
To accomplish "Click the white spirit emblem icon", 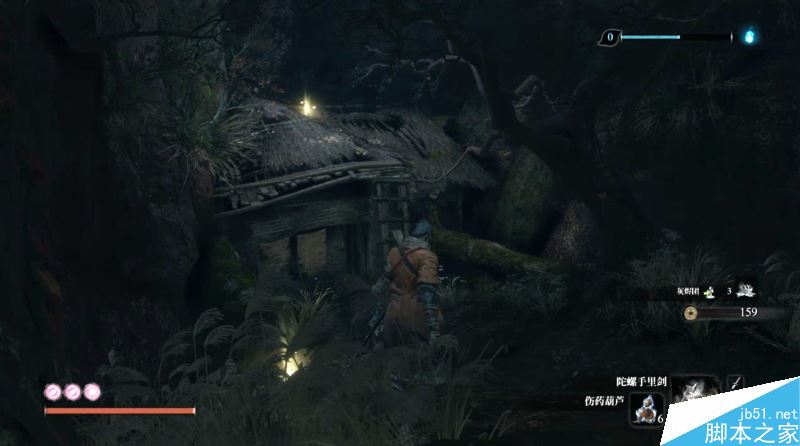I will tap(746, 291).
